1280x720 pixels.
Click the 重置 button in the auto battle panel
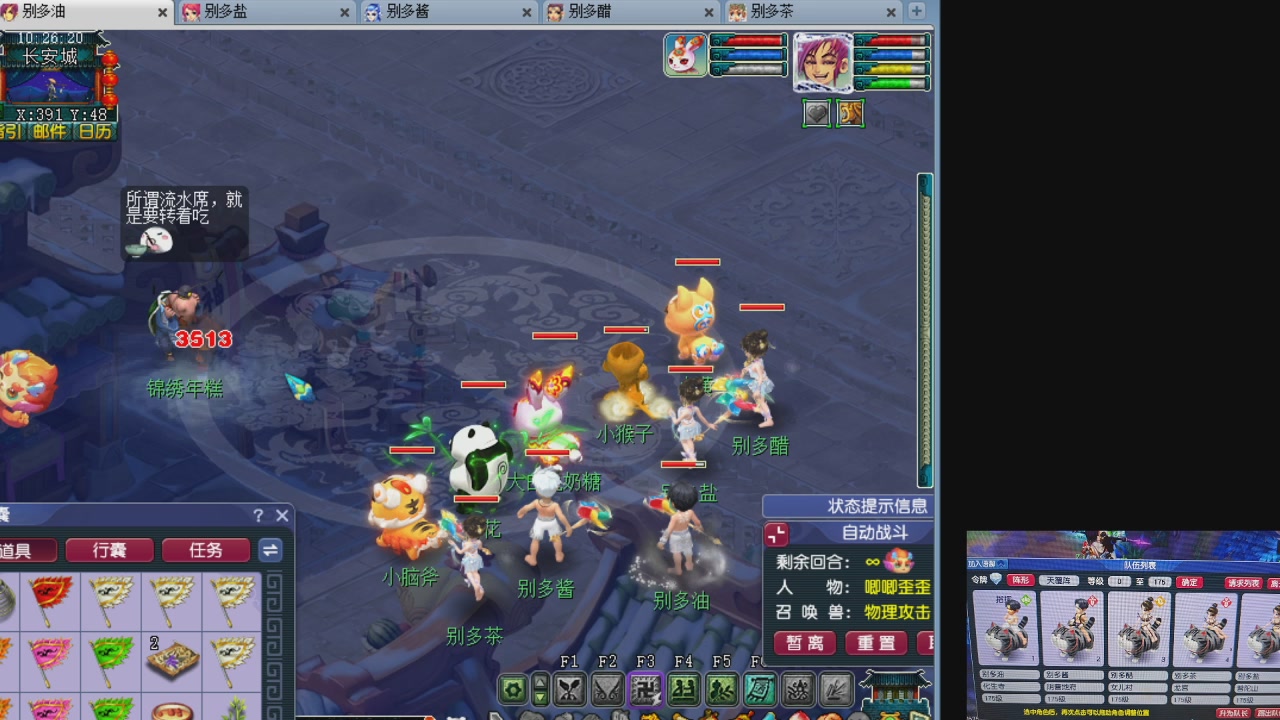pos(876,643)
